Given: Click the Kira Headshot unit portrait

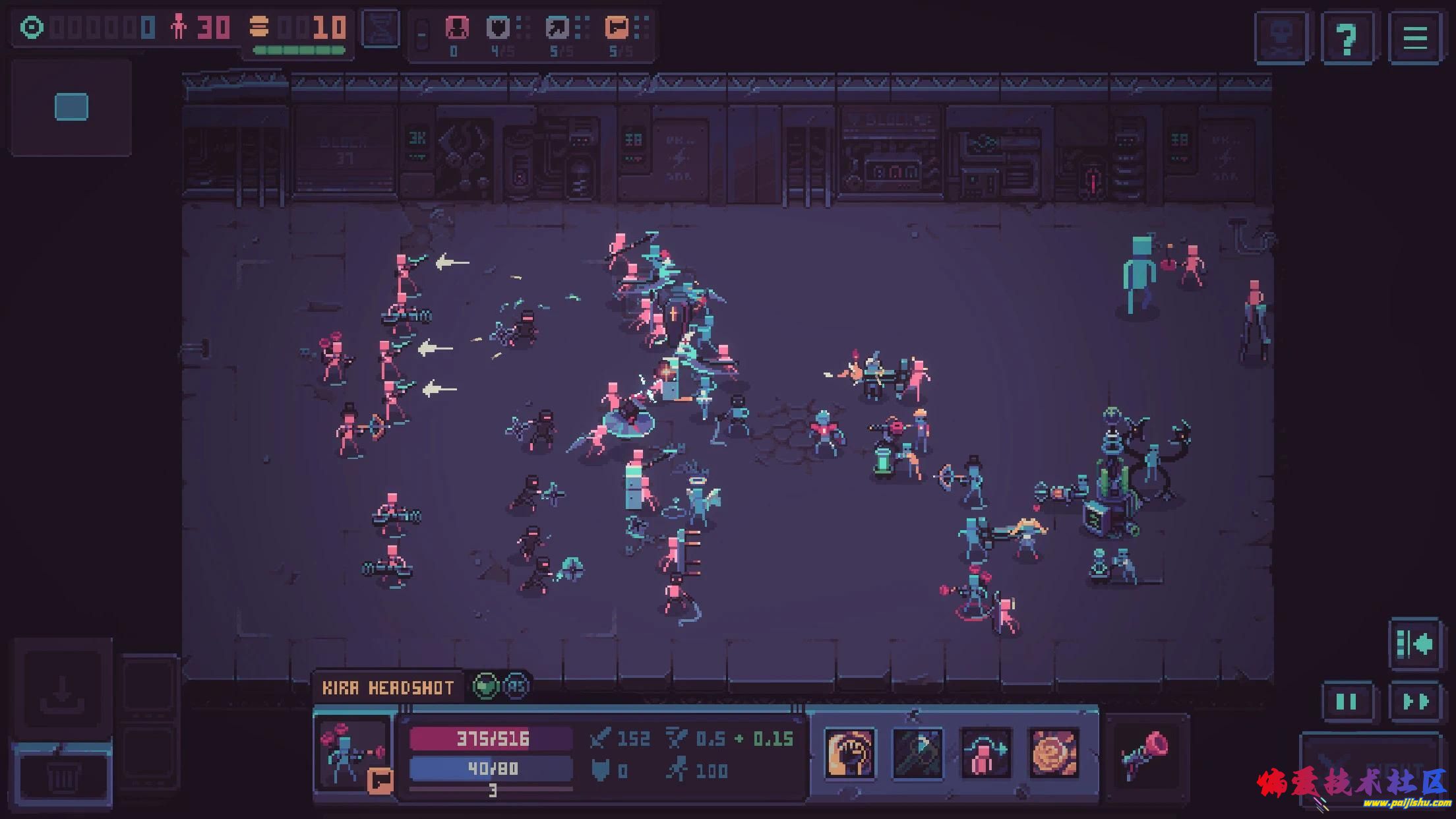Looking at the screenshot, I should point(353,753).
